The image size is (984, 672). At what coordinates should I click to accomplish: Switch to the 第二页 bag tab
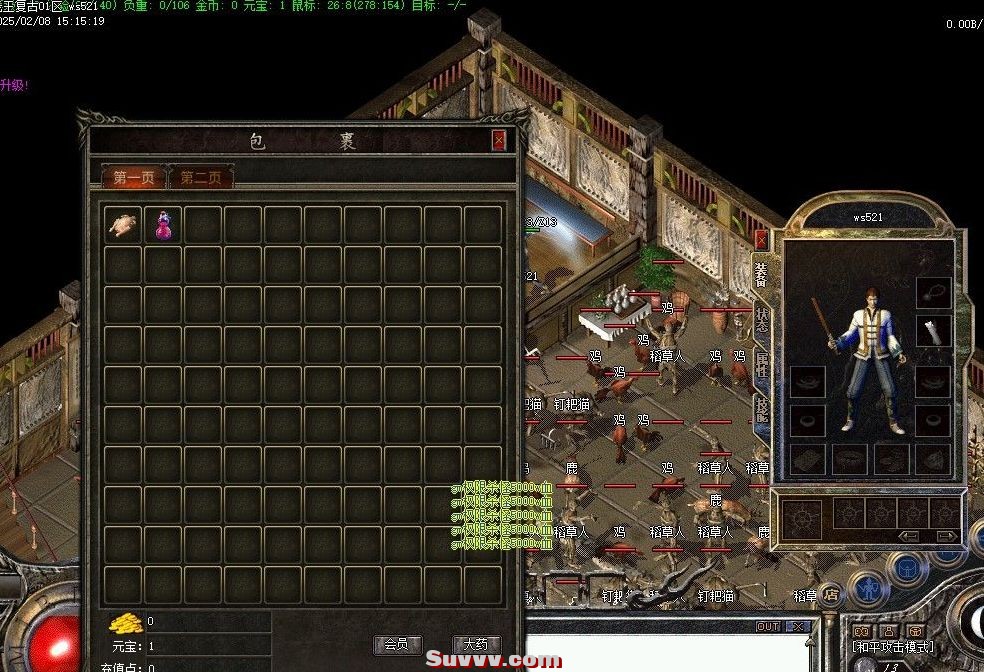tap(201, 178)
